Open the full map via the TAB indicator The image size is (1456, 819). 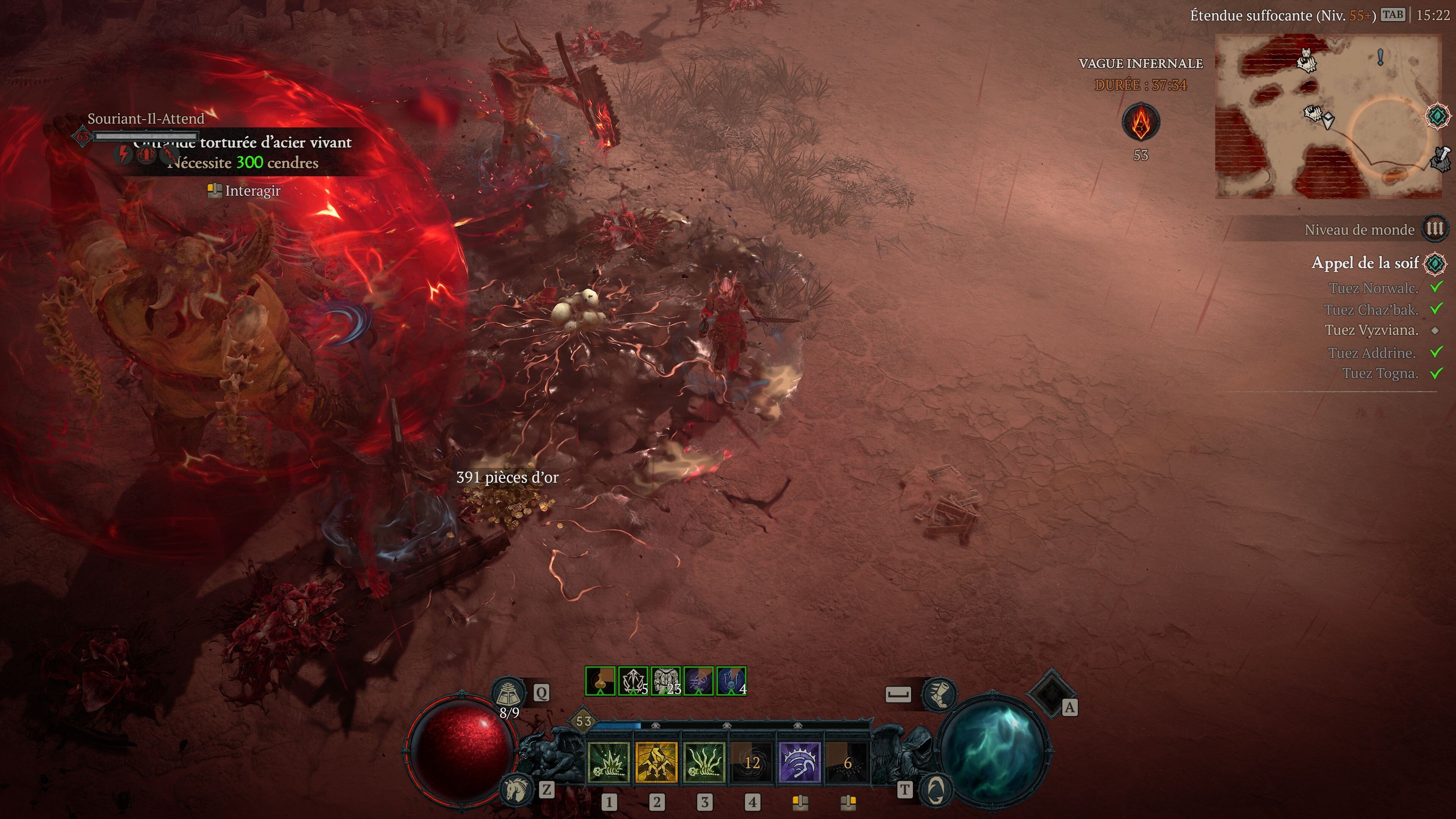[x=1394, y=15]
